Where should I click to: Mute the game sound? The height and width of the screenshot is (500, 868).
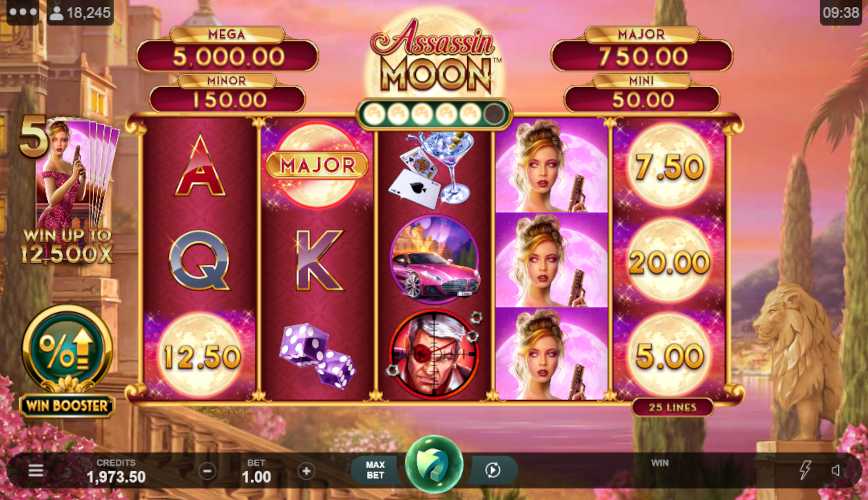click(x=838, y=470)
